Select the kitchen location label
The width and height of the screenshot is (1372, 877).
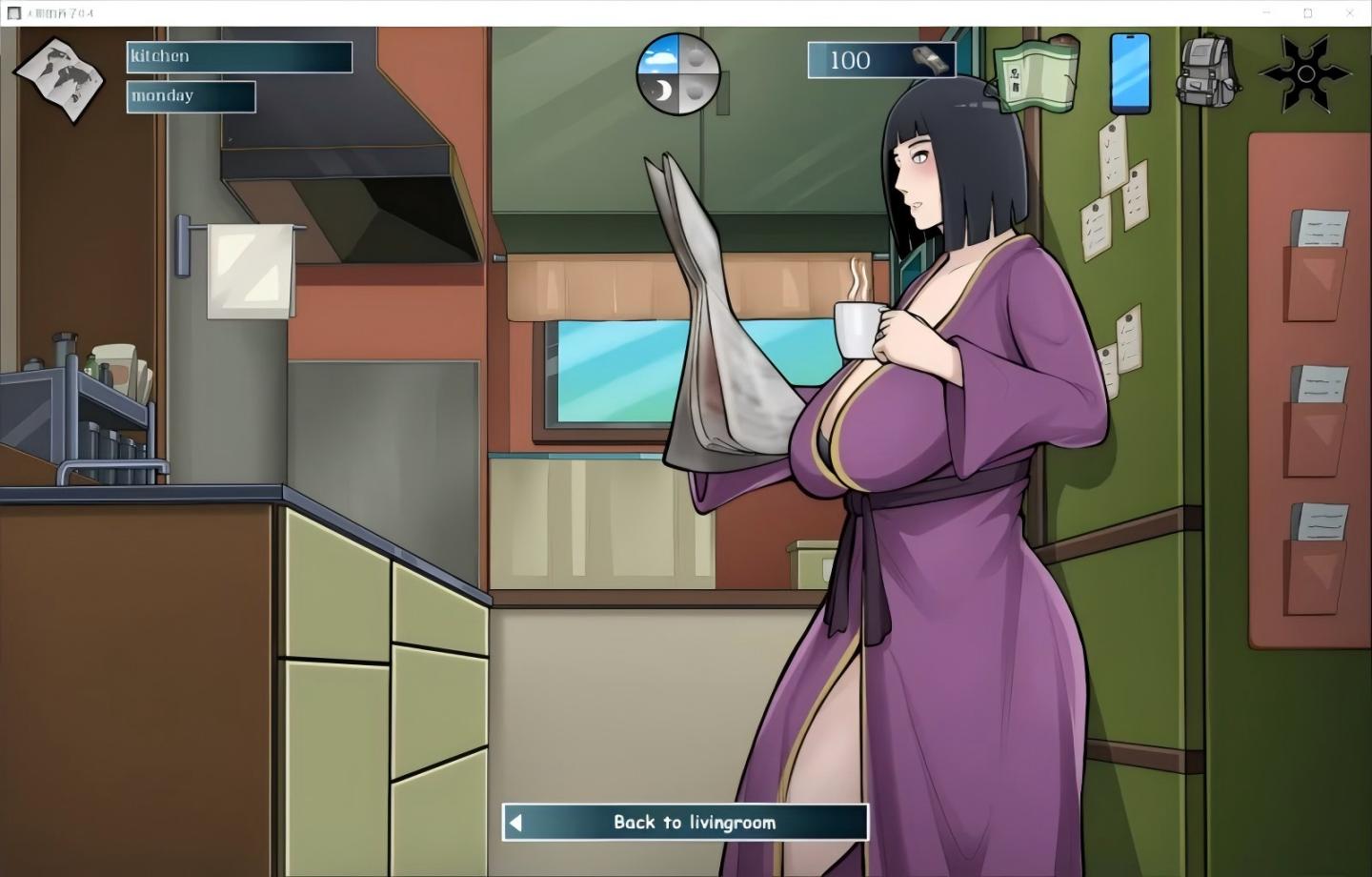point(238,56)
